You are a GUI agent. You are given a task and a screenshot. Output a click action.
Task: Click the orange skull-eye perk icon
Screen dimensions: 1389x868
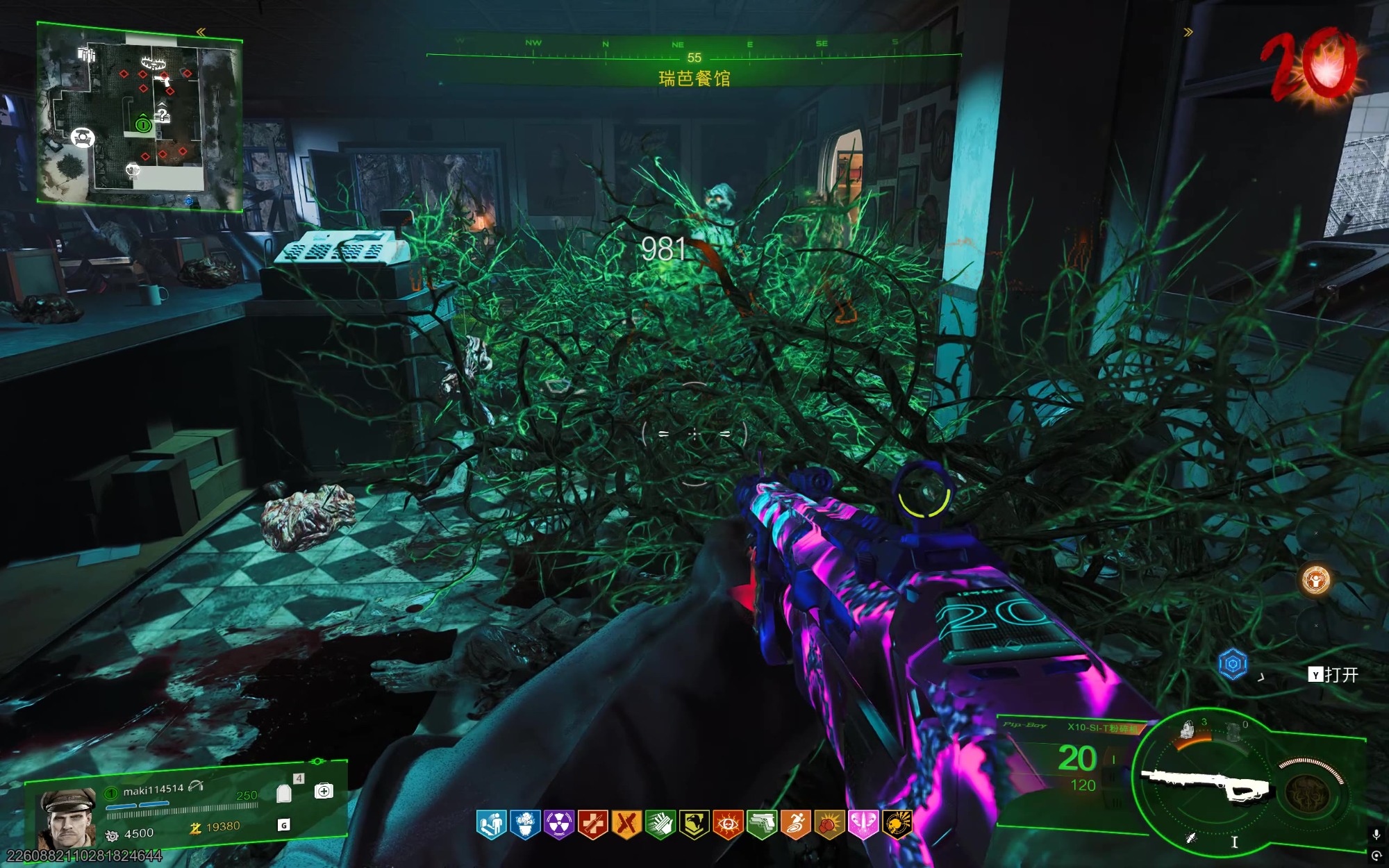click(x=727, y=825)
